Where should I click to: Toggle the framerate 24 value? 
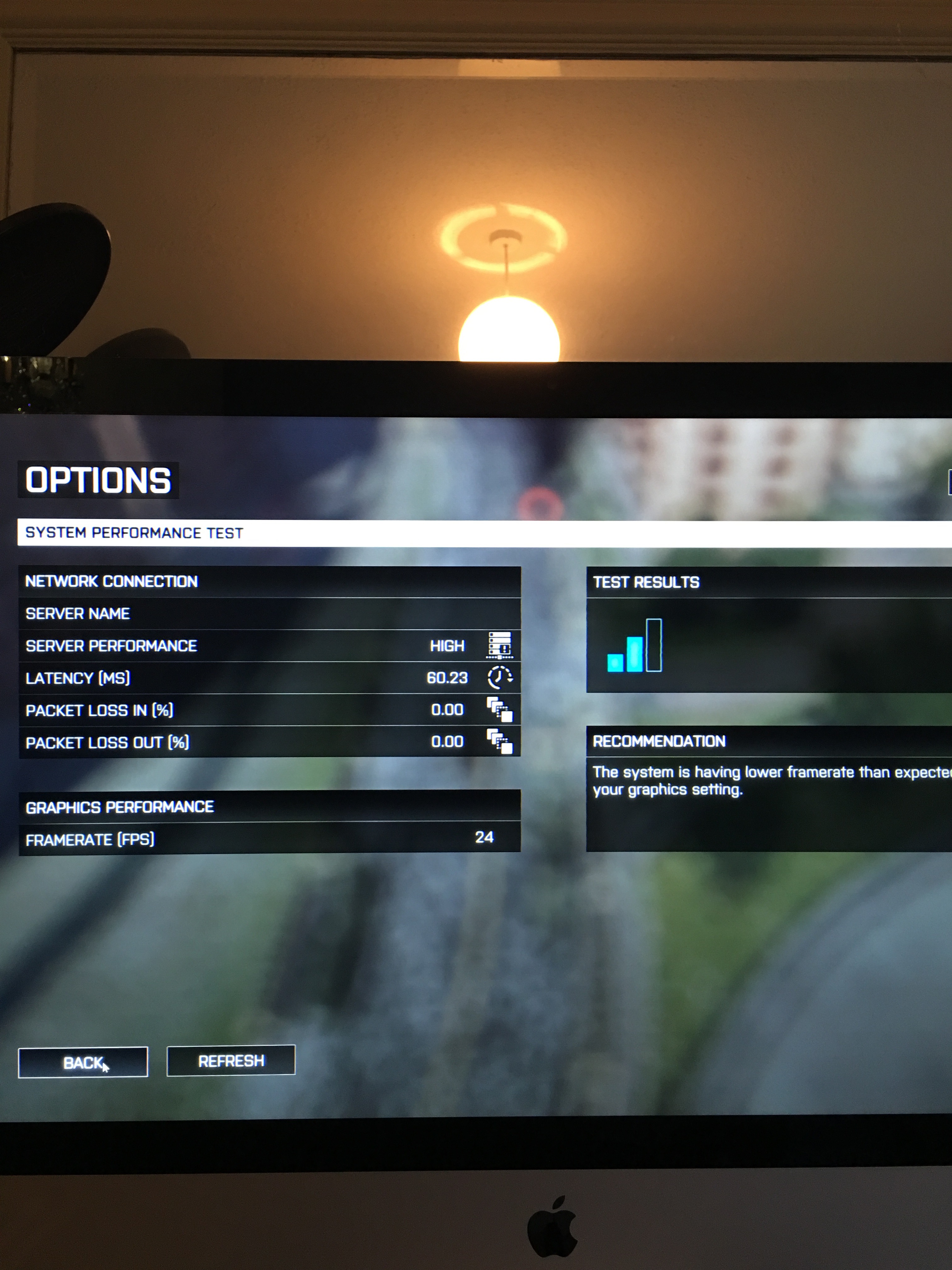tap(486, 837)
